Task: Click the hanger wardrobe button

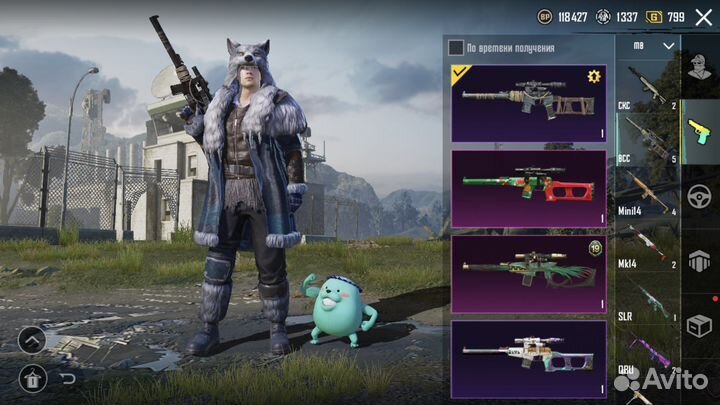Action: pos(31,378)
